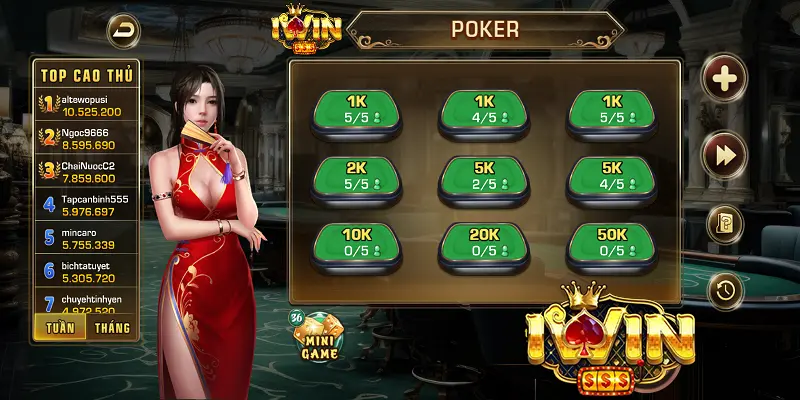Select top player altewopusi in the leaderboard
800x400 pixels.
(88, 106)
